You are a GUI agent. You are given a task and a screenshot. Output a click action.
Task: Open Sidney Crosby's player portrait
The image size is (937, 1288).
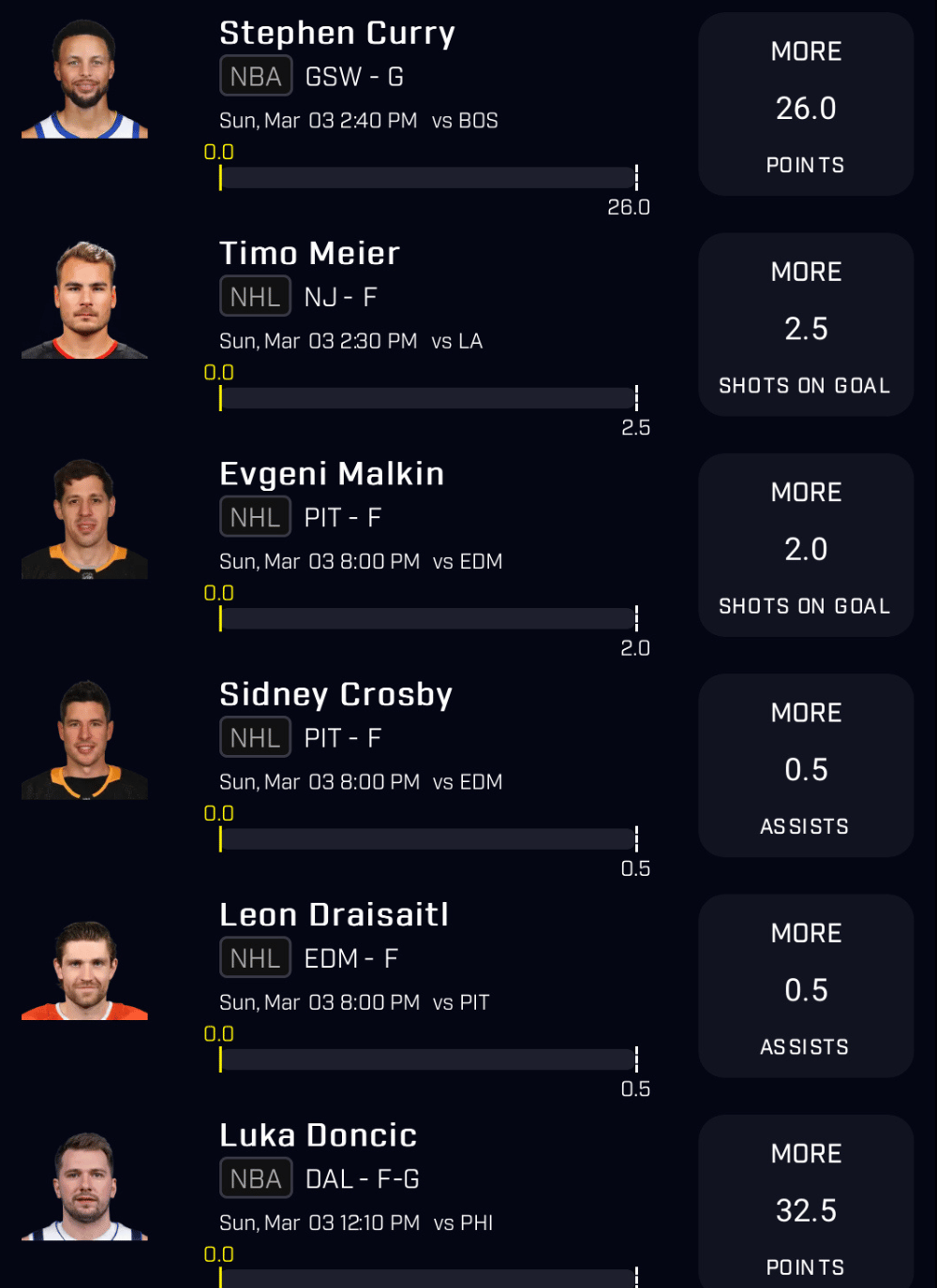85,740
